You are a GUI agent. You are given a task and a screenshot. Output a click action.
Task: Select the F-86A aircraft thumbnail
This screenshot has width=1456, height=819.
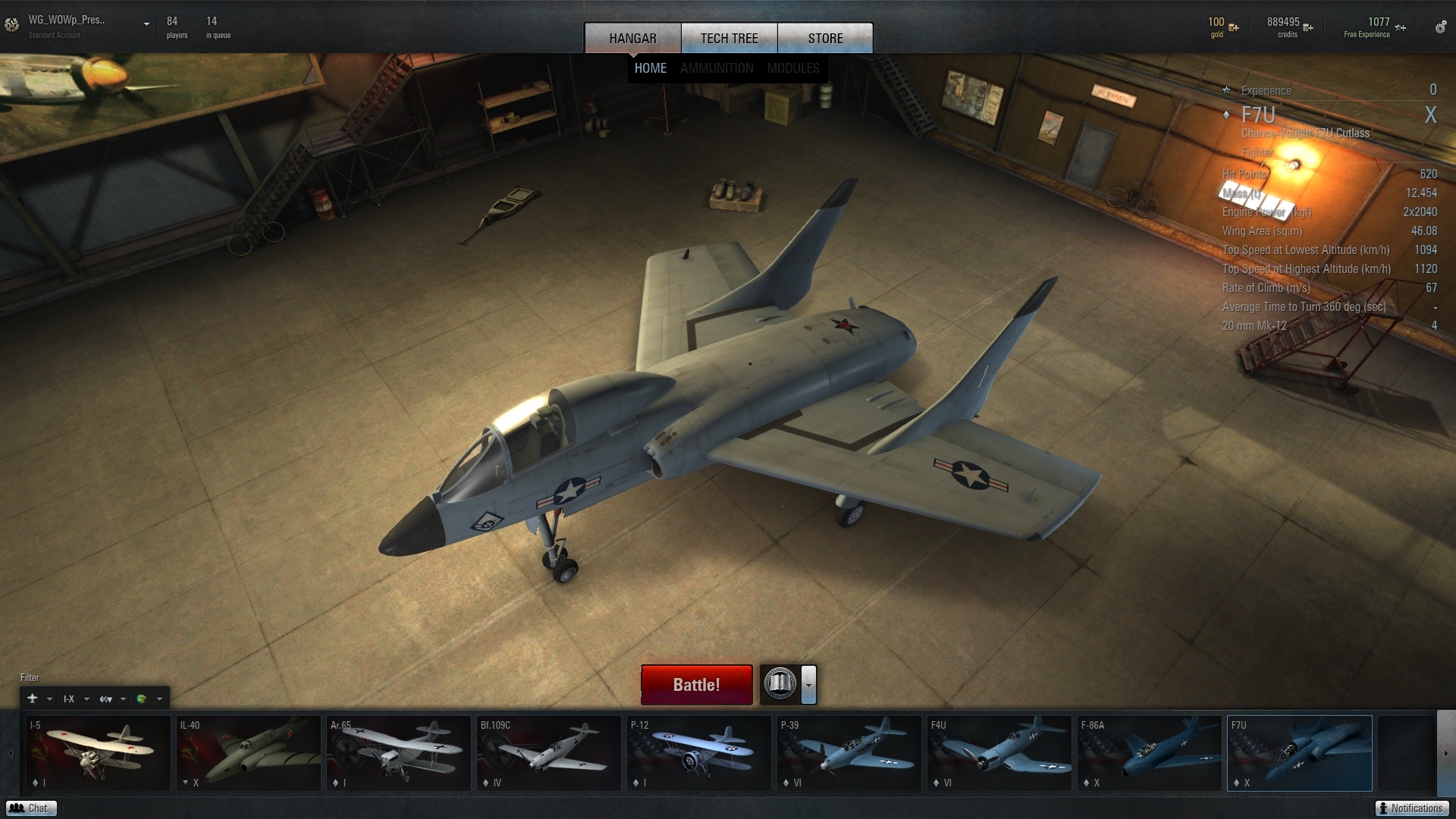pos(1149,753)
